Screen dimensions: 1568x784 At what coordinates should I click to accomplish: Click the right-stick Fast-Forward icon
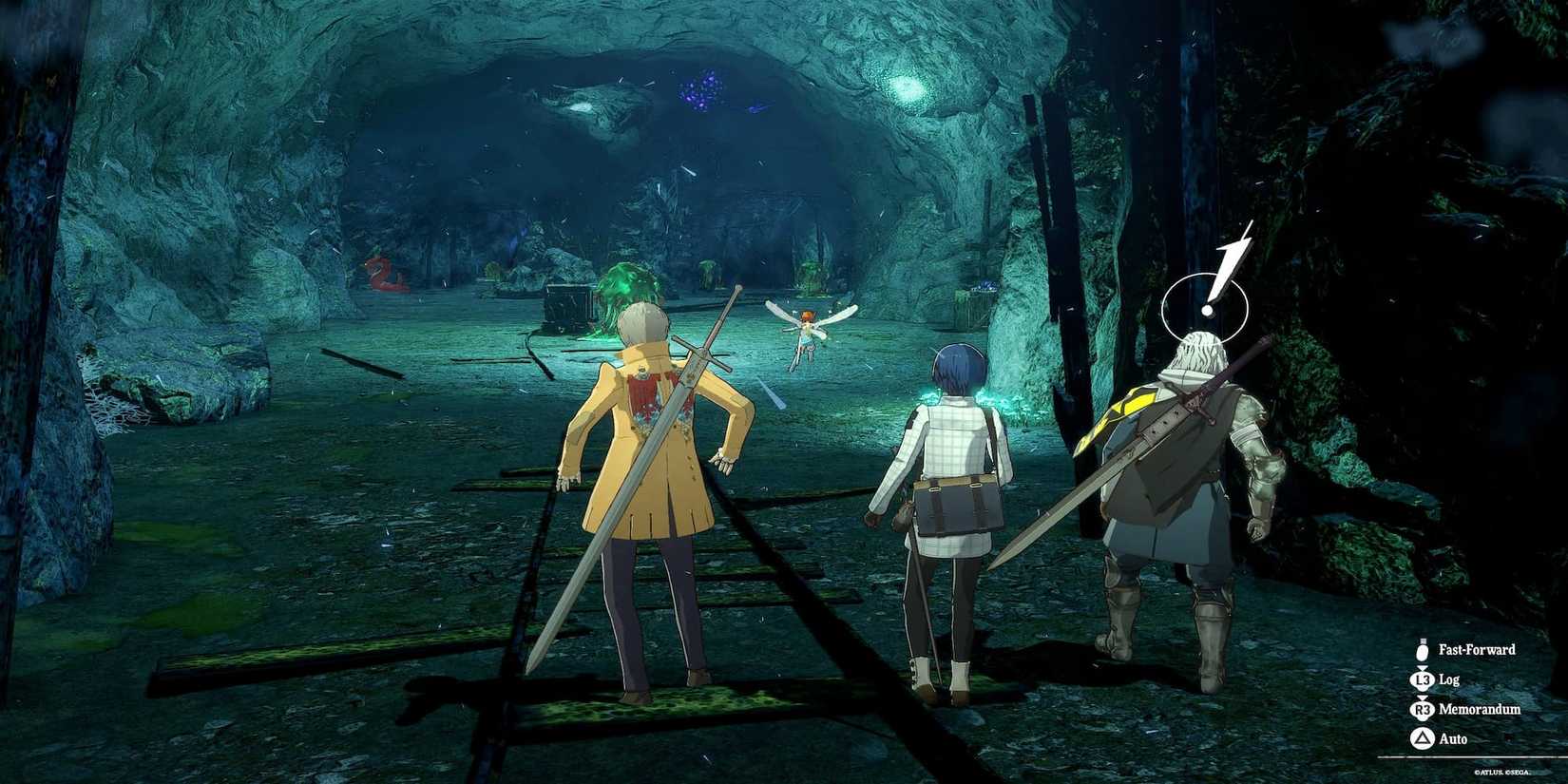click(1422, 652)
